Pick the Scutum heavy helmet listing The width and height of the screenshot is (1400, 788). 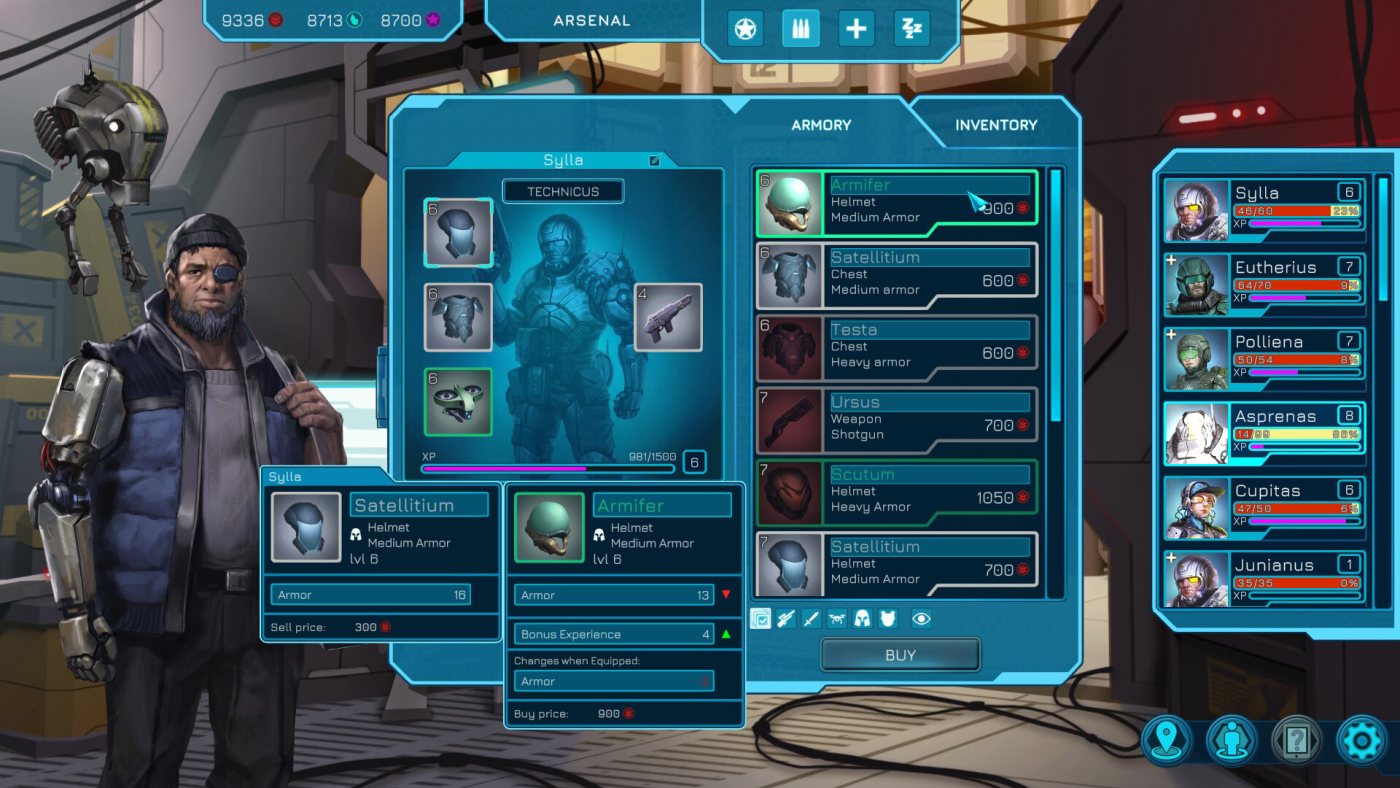(897, 492)
